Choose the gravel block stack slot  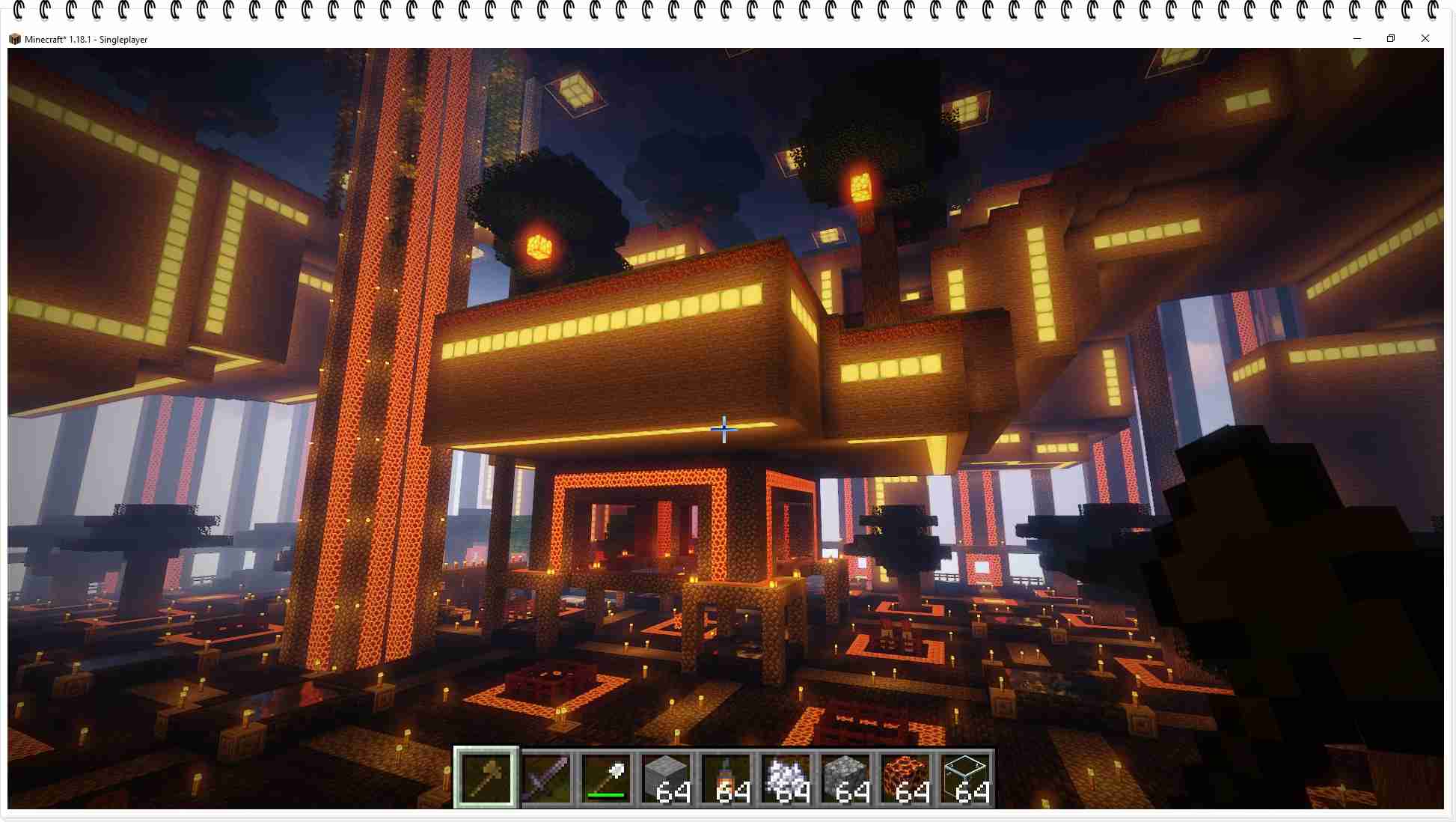[x=845, y=777]
